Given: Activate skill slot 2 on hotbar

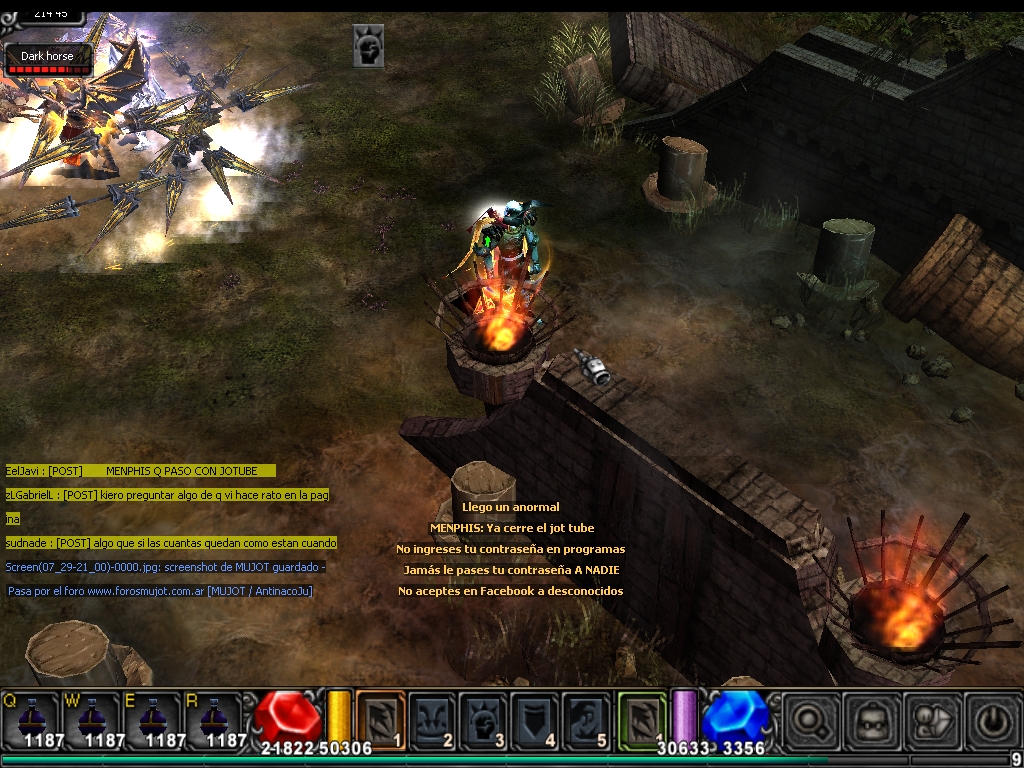Looking at the screenshot, I should click(433, 718).
